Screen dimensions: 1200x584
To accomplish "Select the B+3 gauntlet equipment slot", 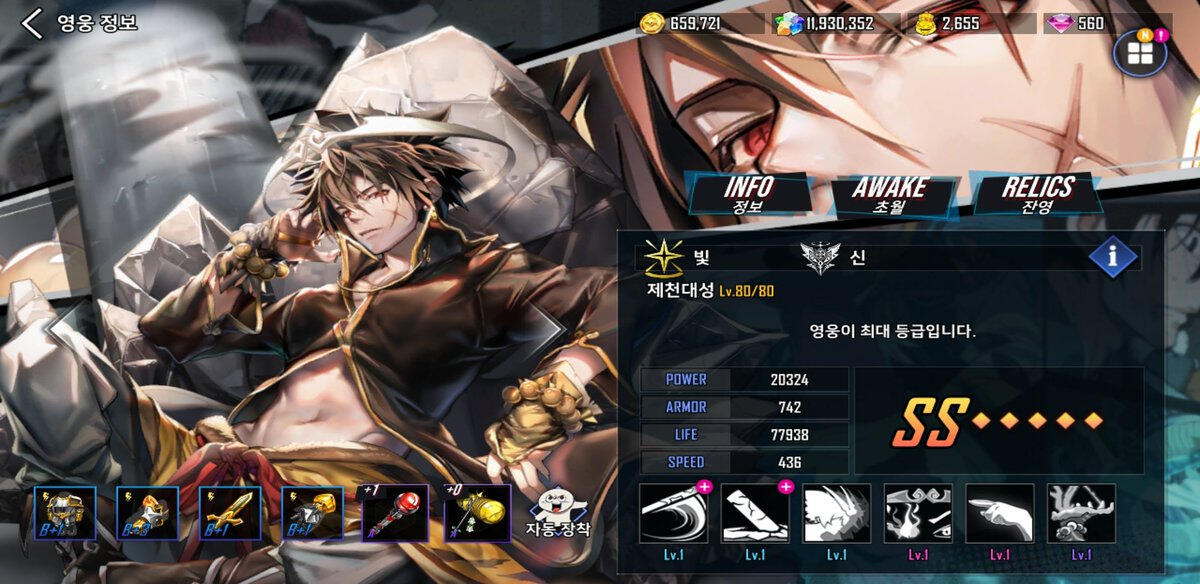I will click(147, 513).
